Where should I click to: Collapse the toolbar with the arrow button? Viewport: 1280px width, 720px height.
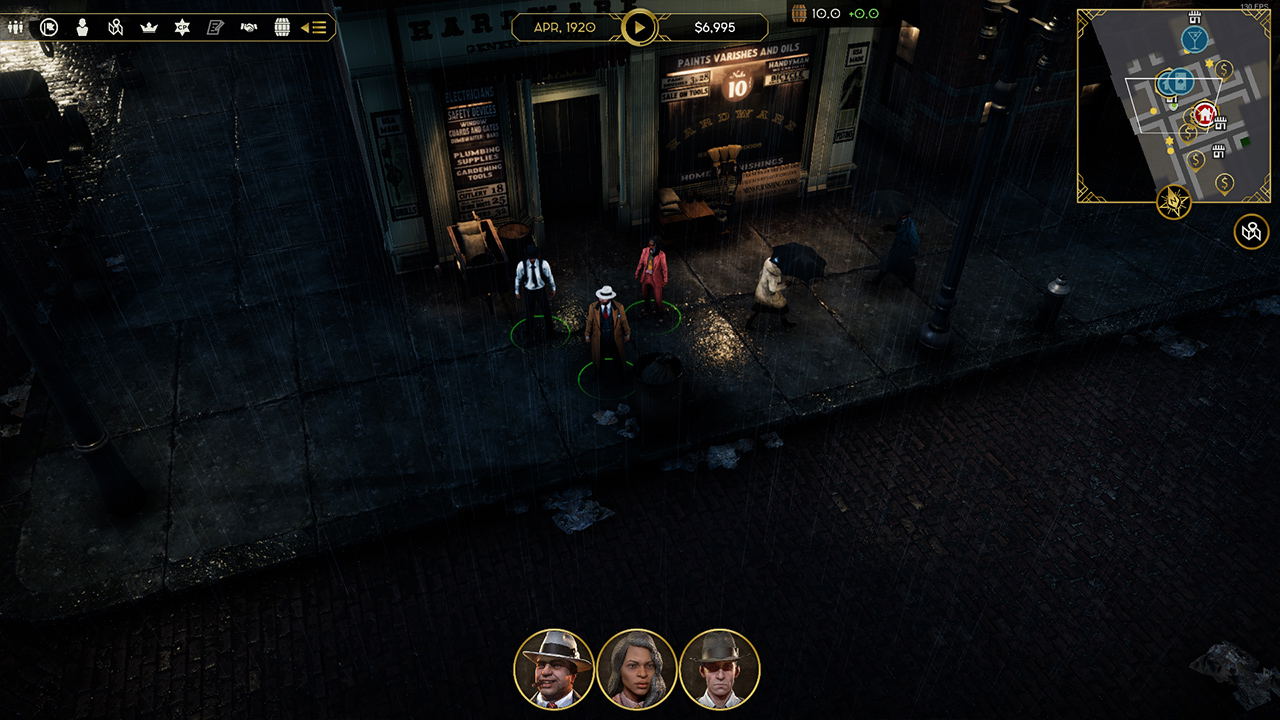[x=314, y=27]
